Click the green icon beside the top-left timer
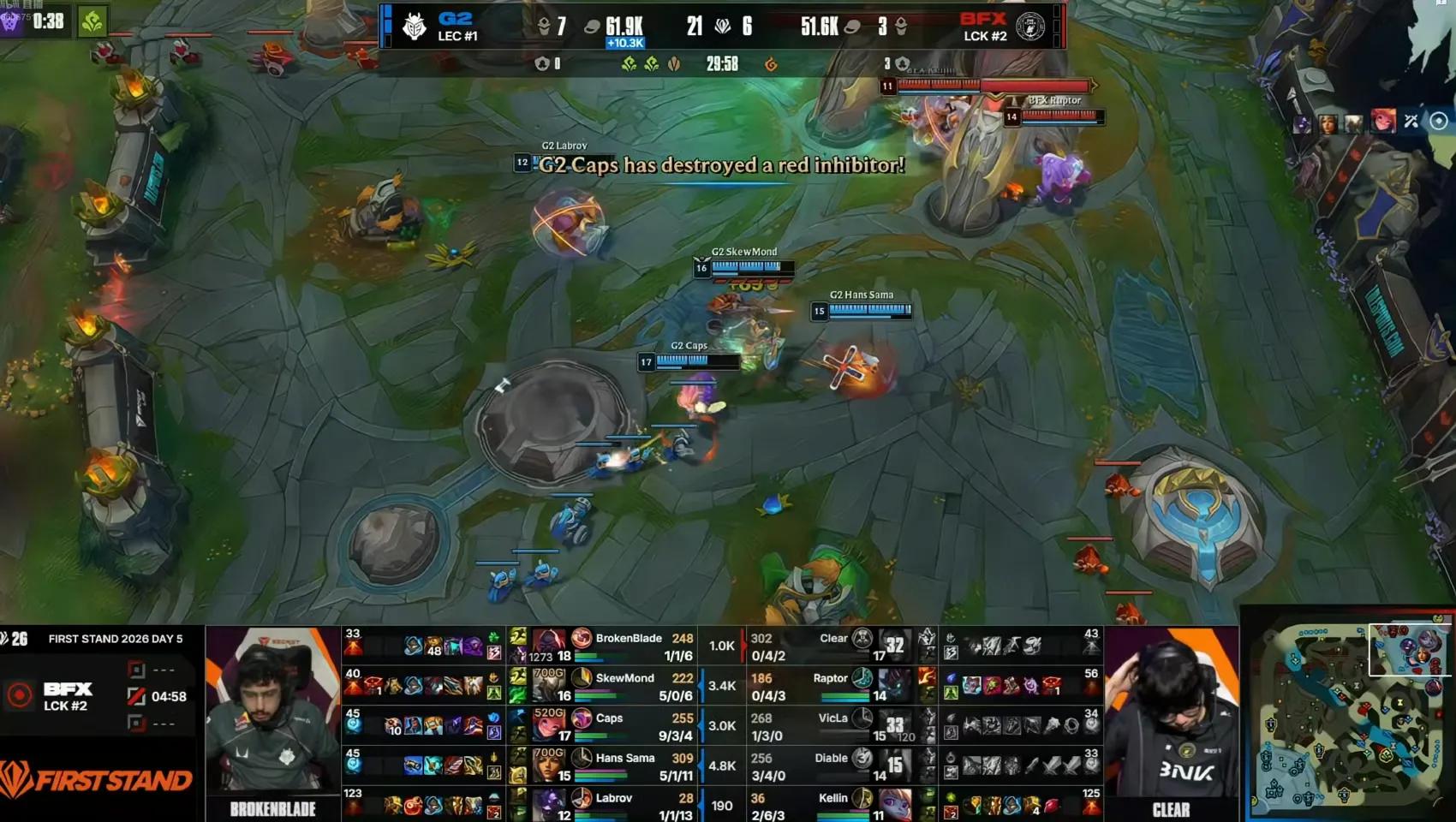Viewport: 1456px width, 822px height. coord(92,21)
